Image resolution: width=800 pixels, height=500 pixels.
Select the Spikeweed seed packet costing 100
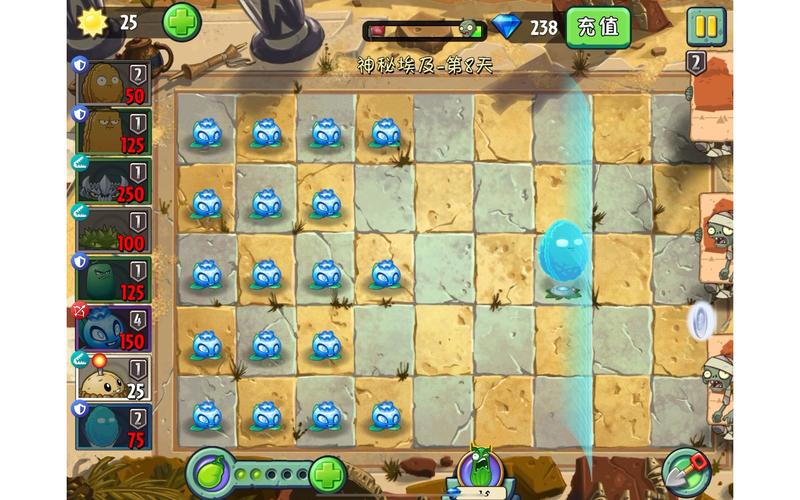tap(113, 230)
